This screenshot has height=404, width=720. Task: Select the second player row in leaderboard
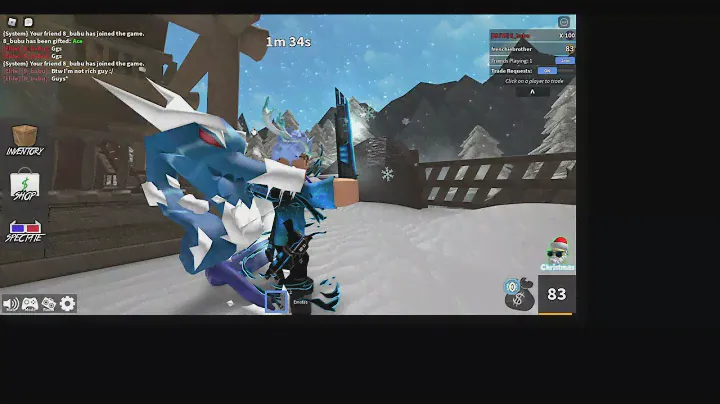pyautogui.click(x=531, y=48)
